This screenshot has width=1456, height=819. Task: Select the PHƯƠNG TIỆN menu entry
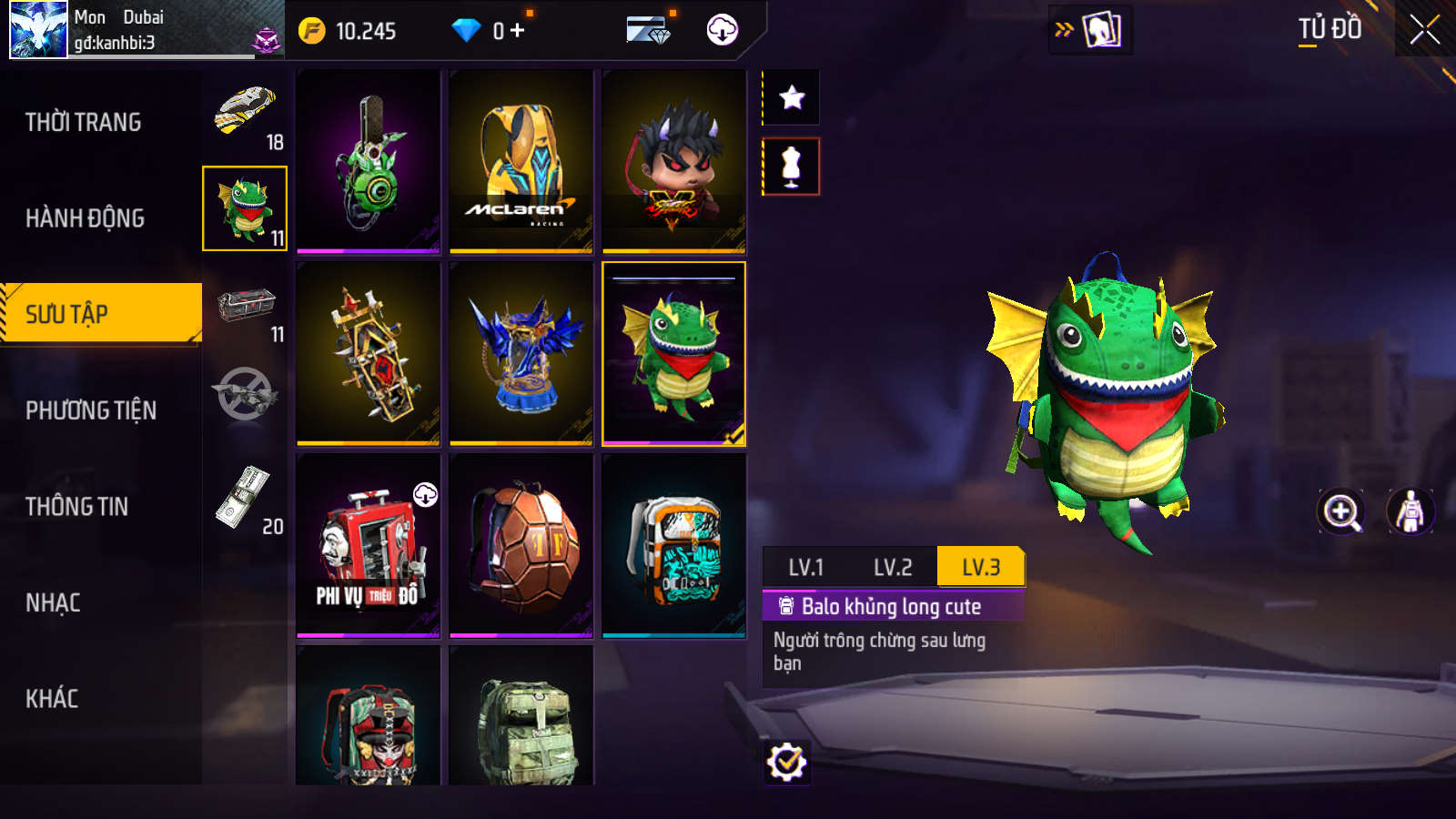91,410
